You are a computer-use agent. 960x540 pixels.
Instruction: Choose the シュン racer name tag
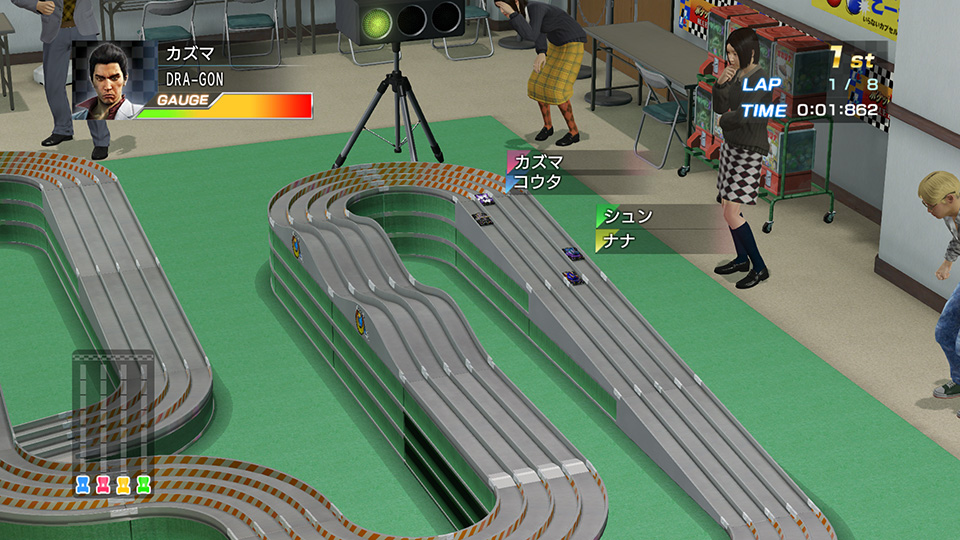click(628, 216)
